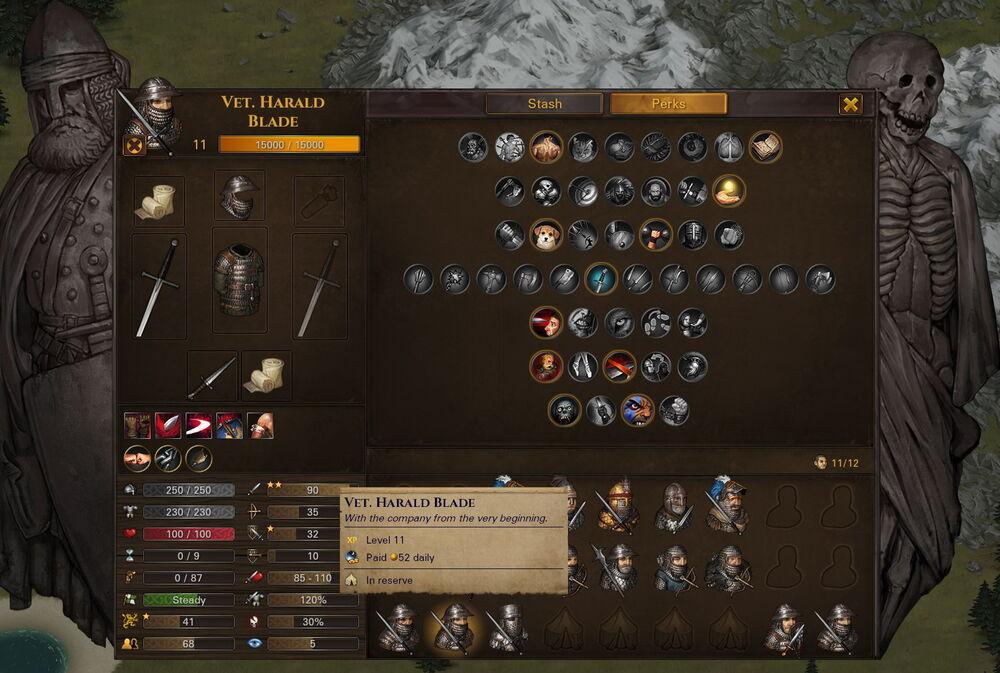Viewport: 1000px width, 673px height.
Task: Select the golden-helmeted brother in the roster
Action: click(618, 507)
